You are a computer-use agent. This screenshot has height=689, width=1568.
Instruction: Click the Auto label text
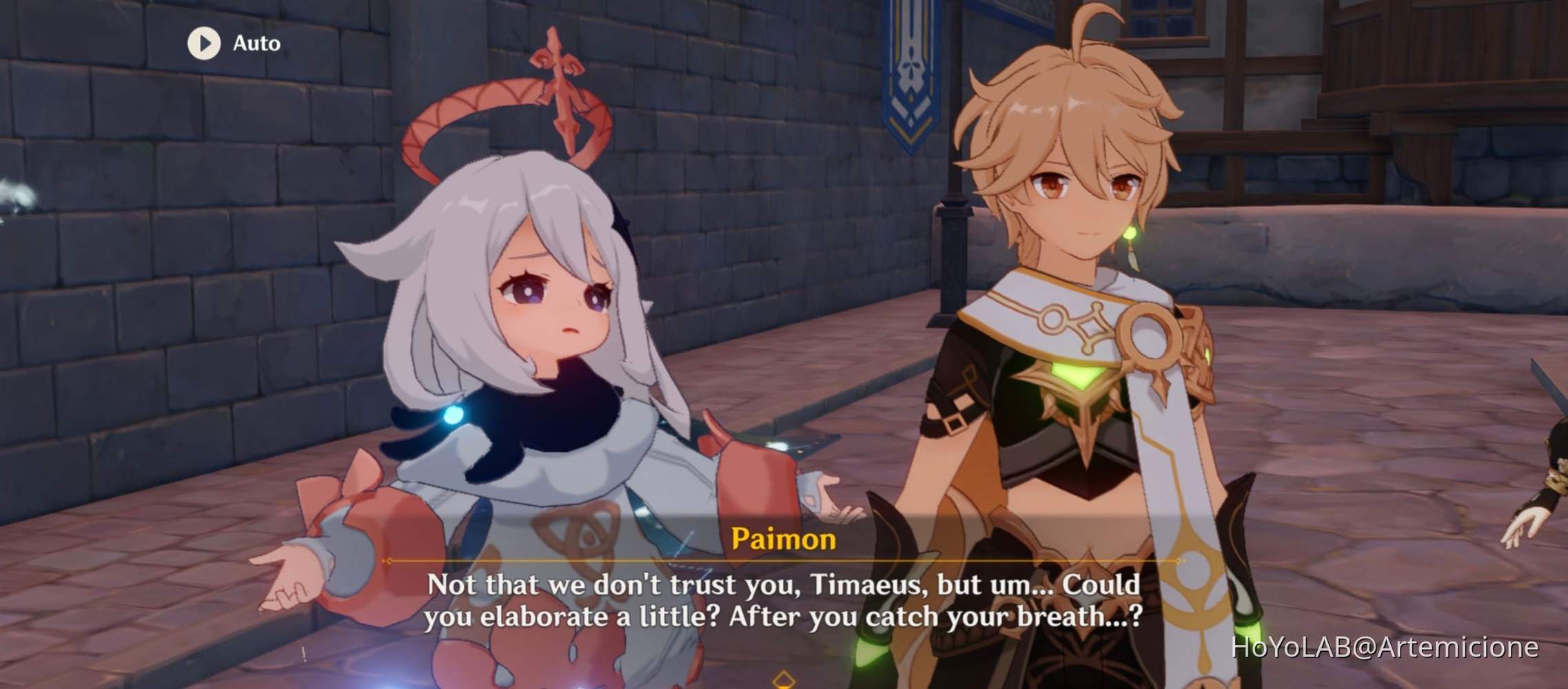(x=255, y=44)
